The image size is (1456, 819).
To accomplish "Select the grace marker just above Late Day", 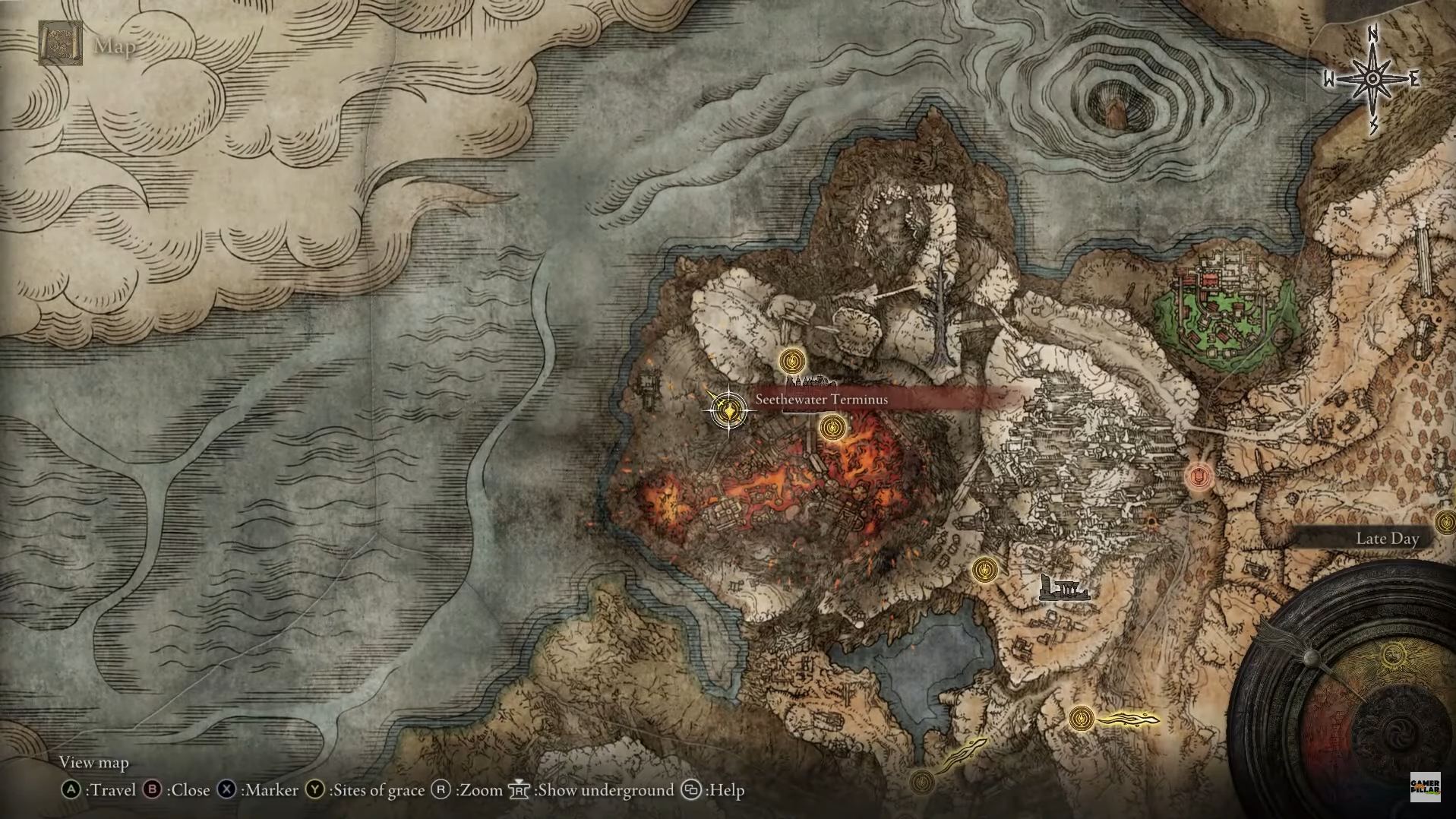I will pos(1445,522).
